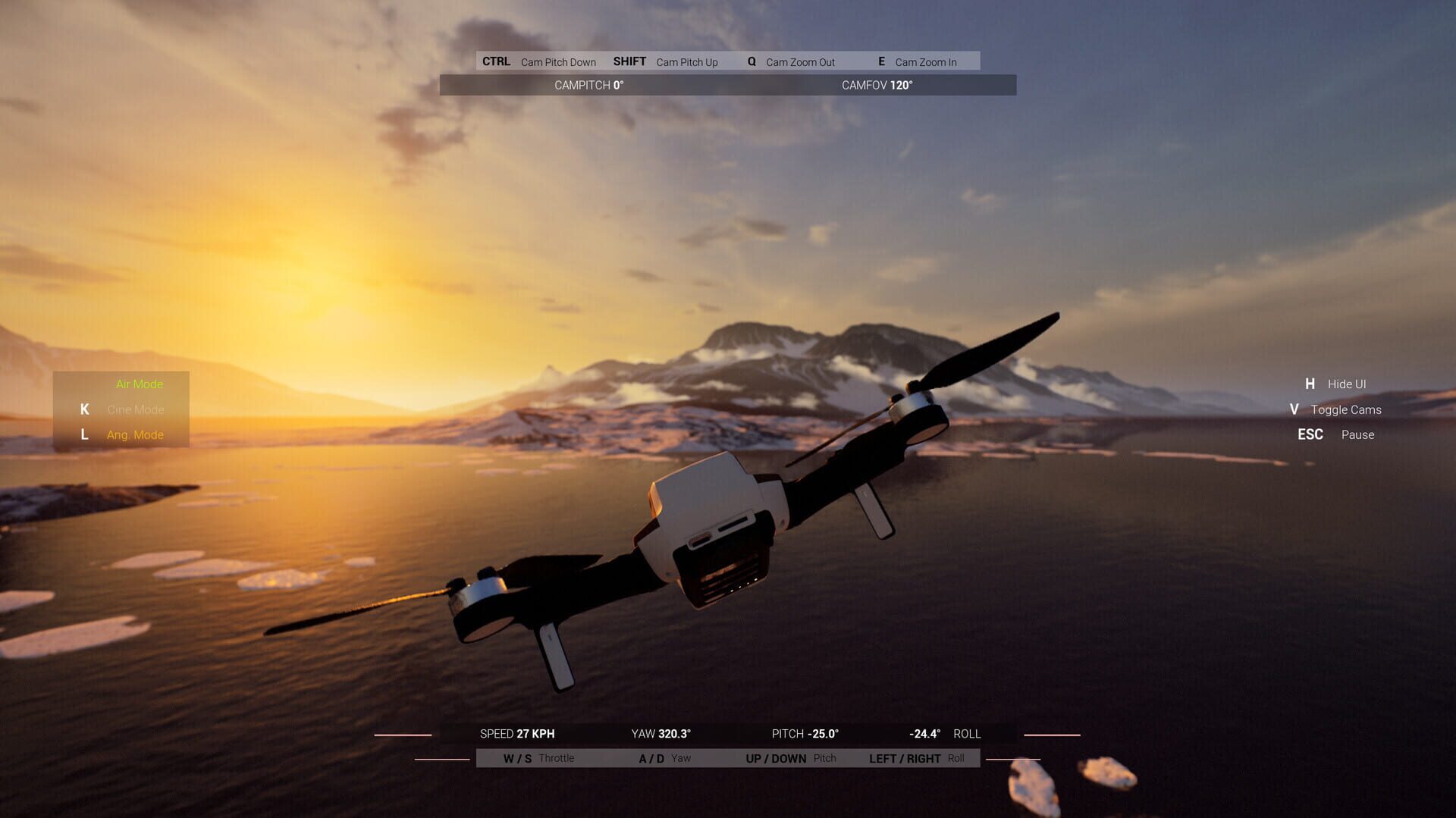Screen dimensions: 1456x818
Task: Click the A/D Yaw hint
Action: click(x=664, y=757)
